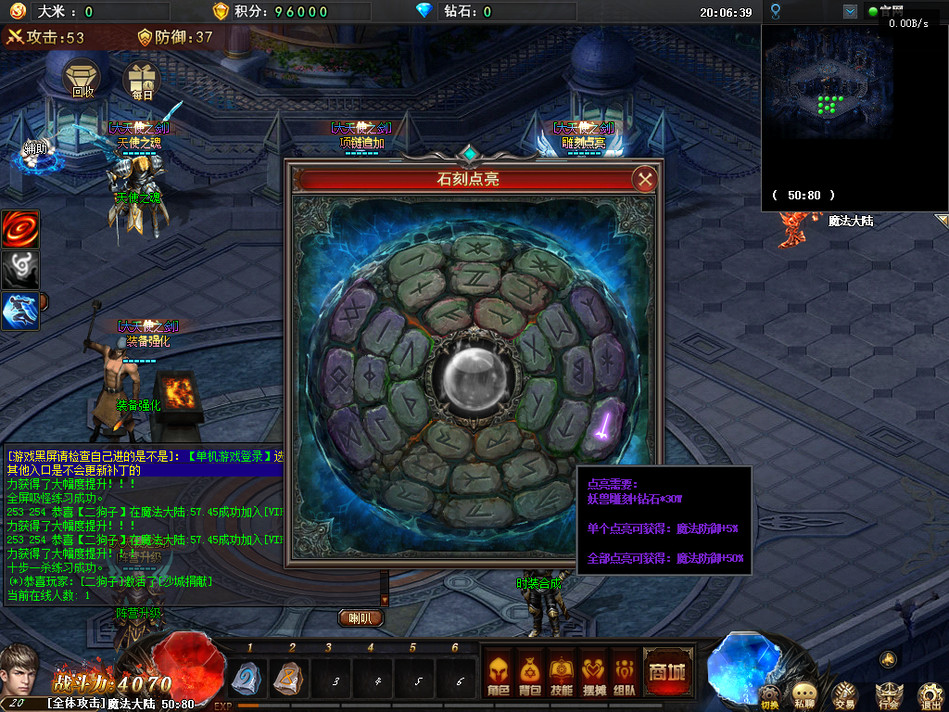Open the 回收 recycle menu
Viewport: 949px width, 712px height.
pyautogui.click(x=83, y=78)
